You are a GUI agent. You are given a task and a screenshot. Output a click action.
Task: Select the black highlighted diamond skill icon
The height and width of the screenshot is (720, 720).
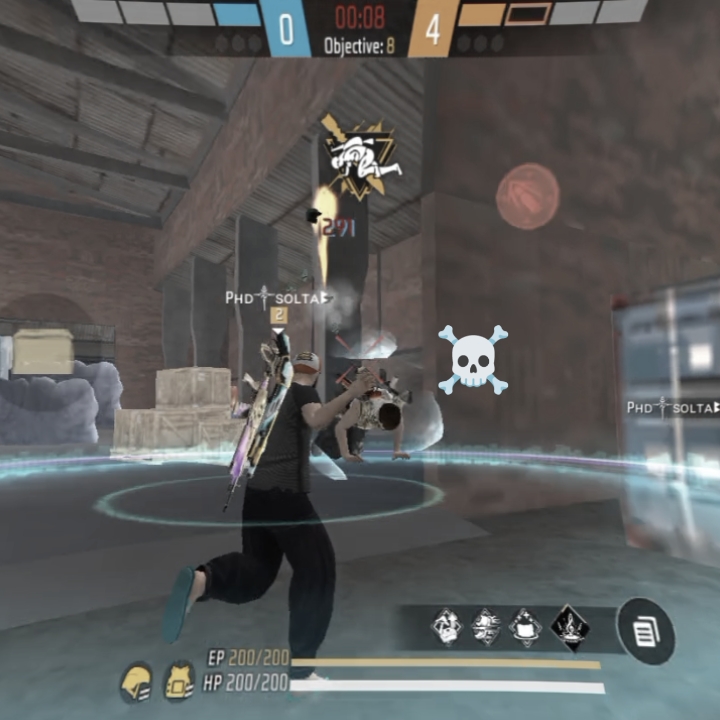570,629
